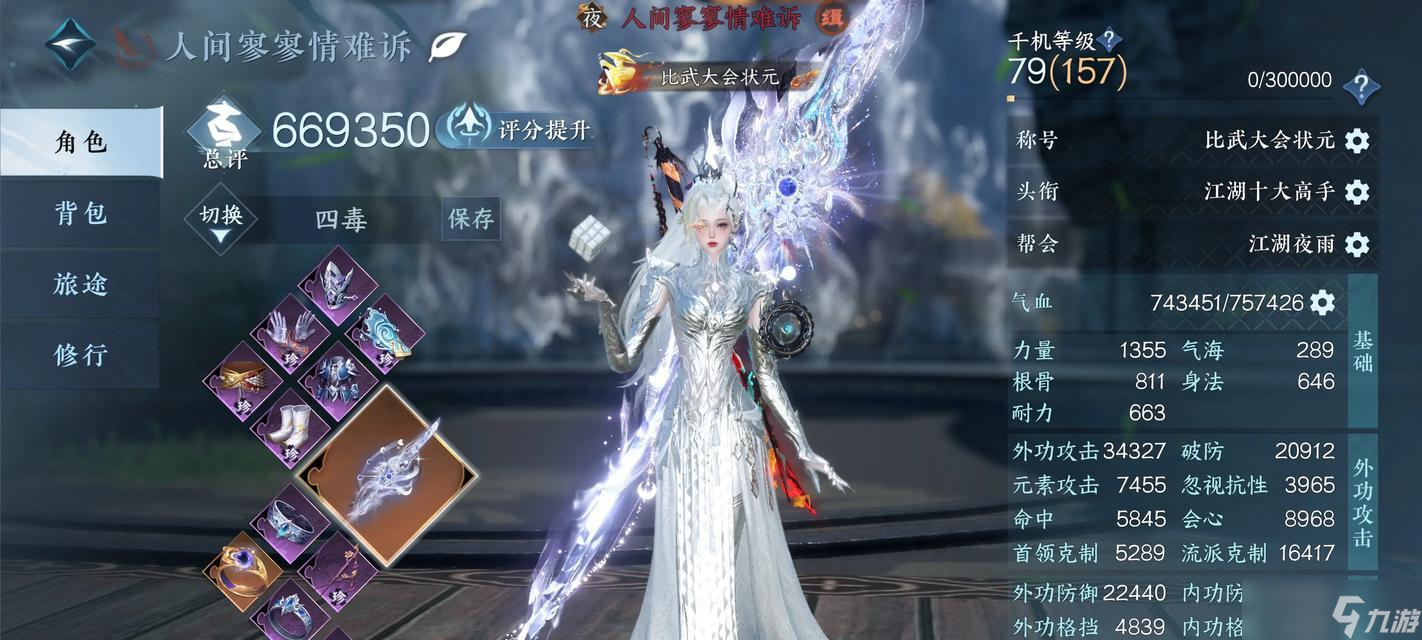Open 称号 title settings gear
Viewport: 1422px width, 640px height.
[1356, 140]
